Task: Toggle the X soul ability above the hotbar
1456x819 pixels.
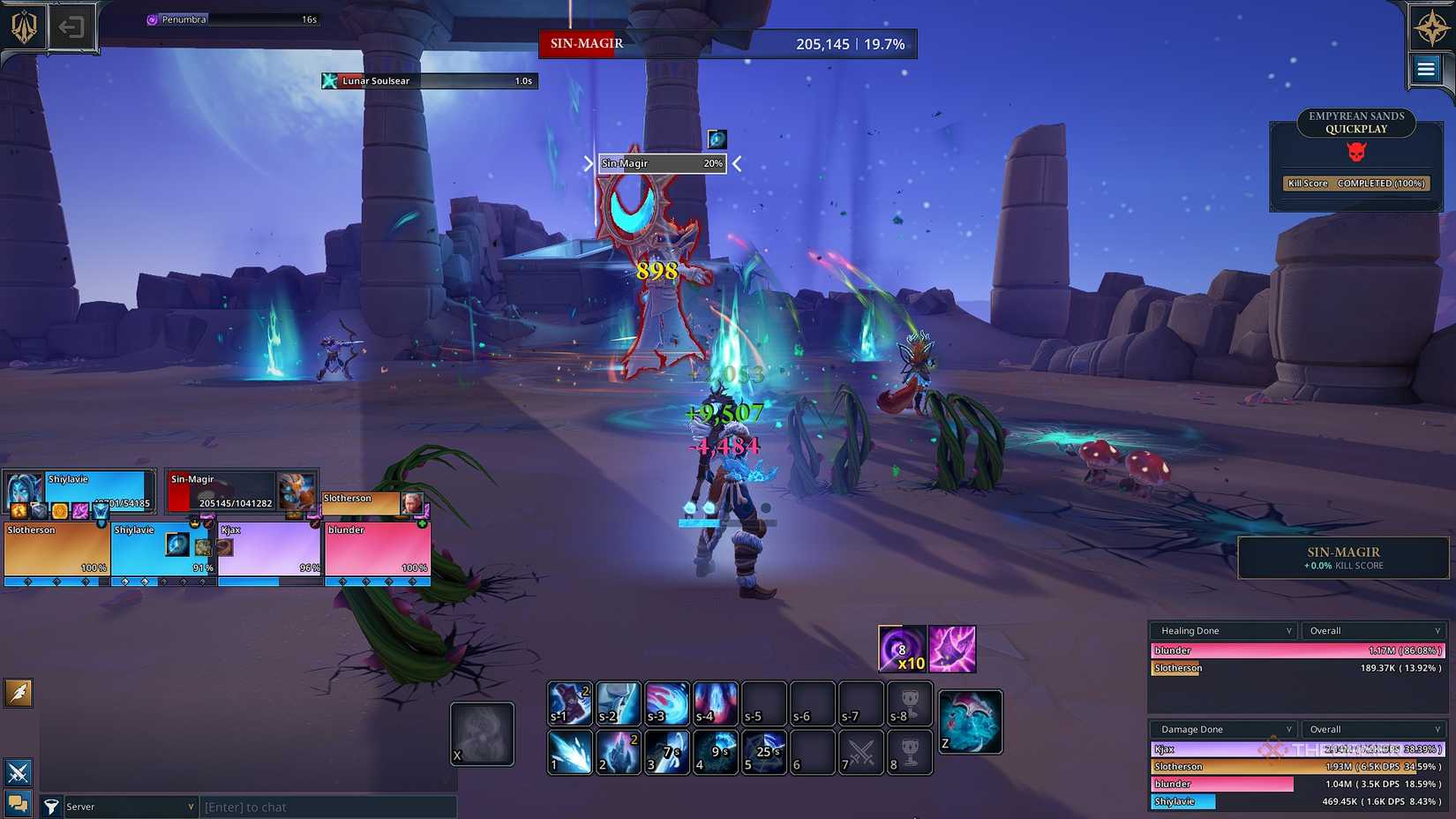Action: [482, 733]
